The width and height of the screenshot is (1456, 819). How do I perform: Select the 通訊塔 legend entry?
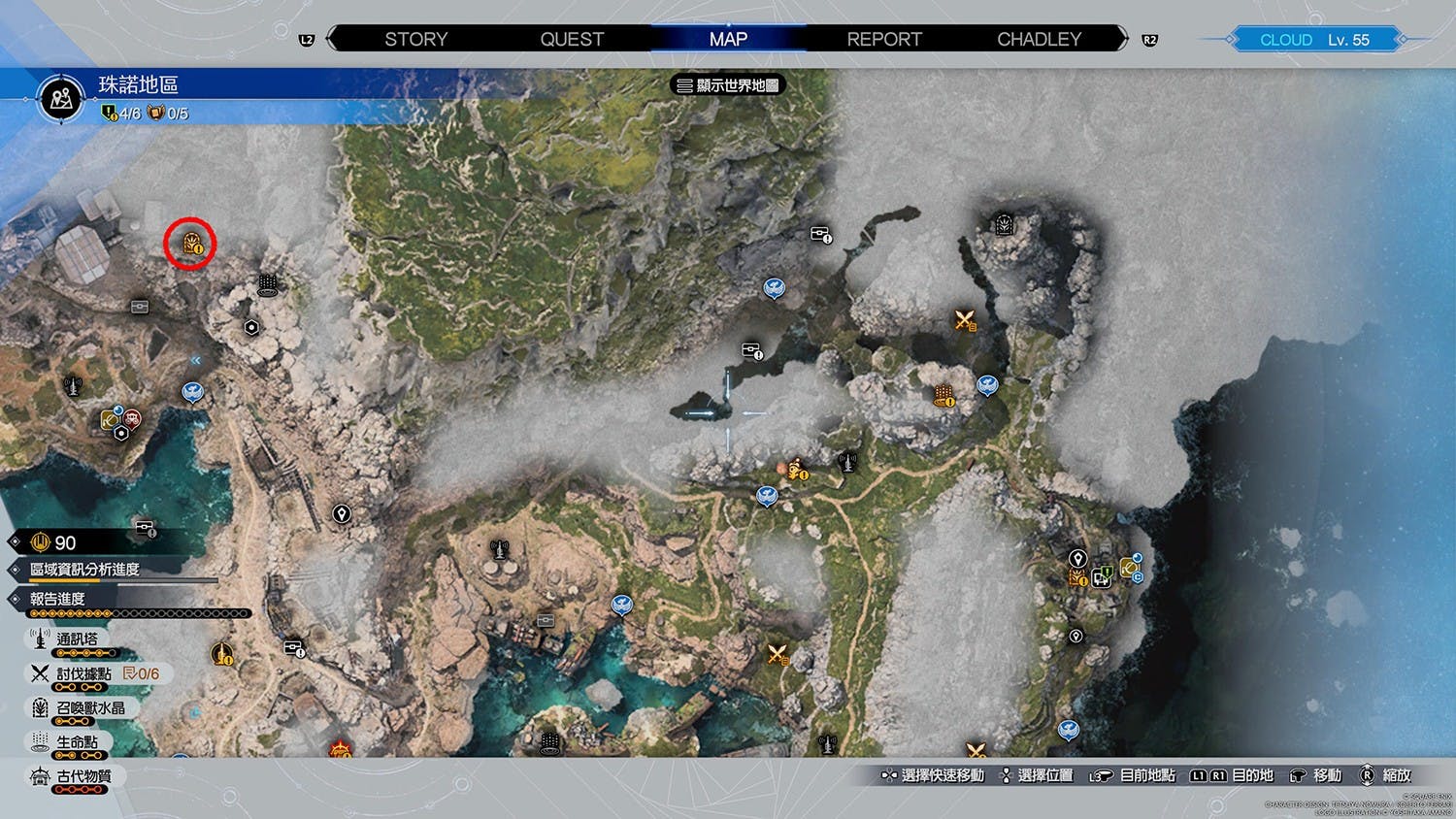77,639
